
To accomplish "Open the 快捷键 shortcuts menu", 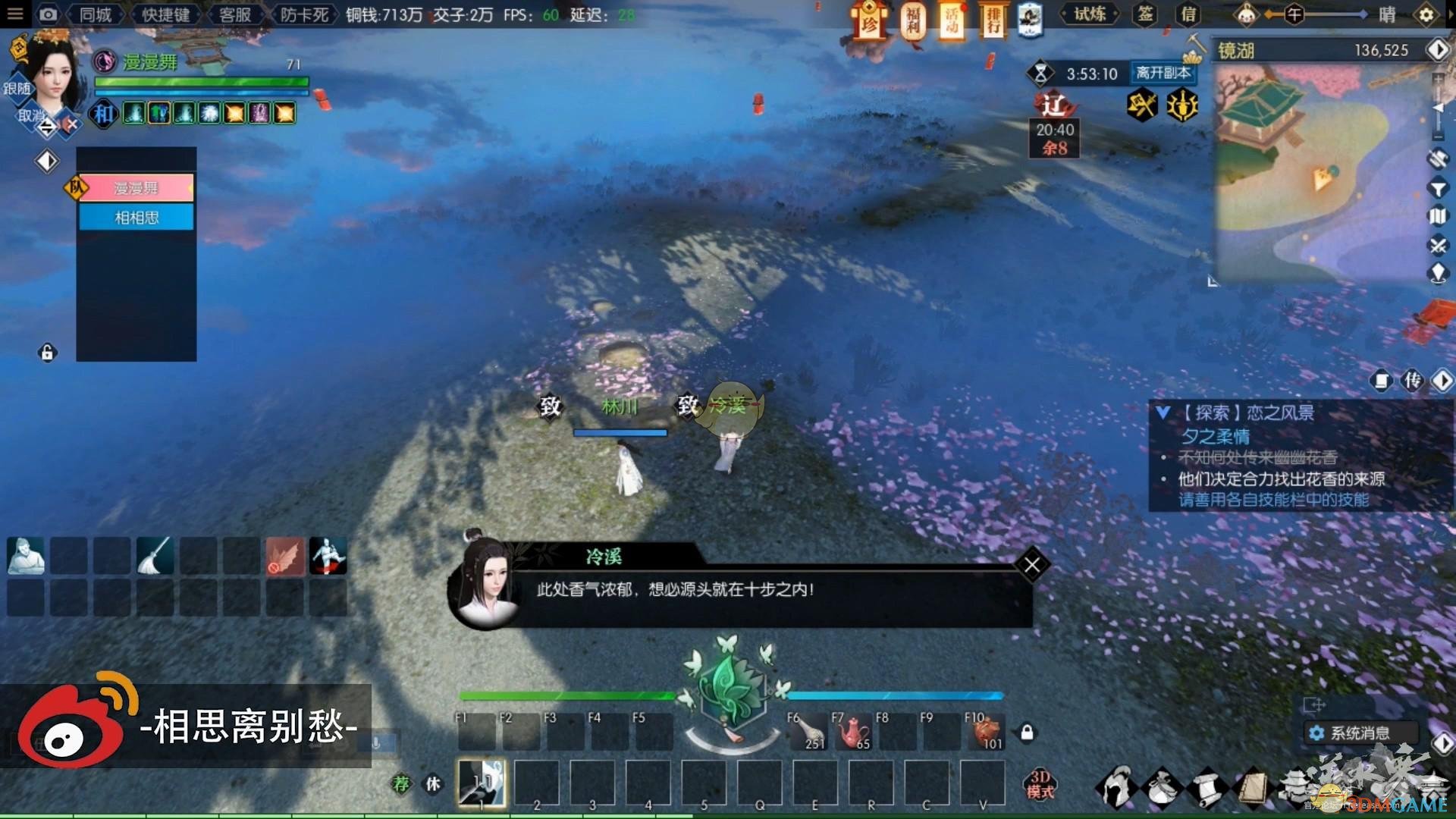I will click(165, 14).
